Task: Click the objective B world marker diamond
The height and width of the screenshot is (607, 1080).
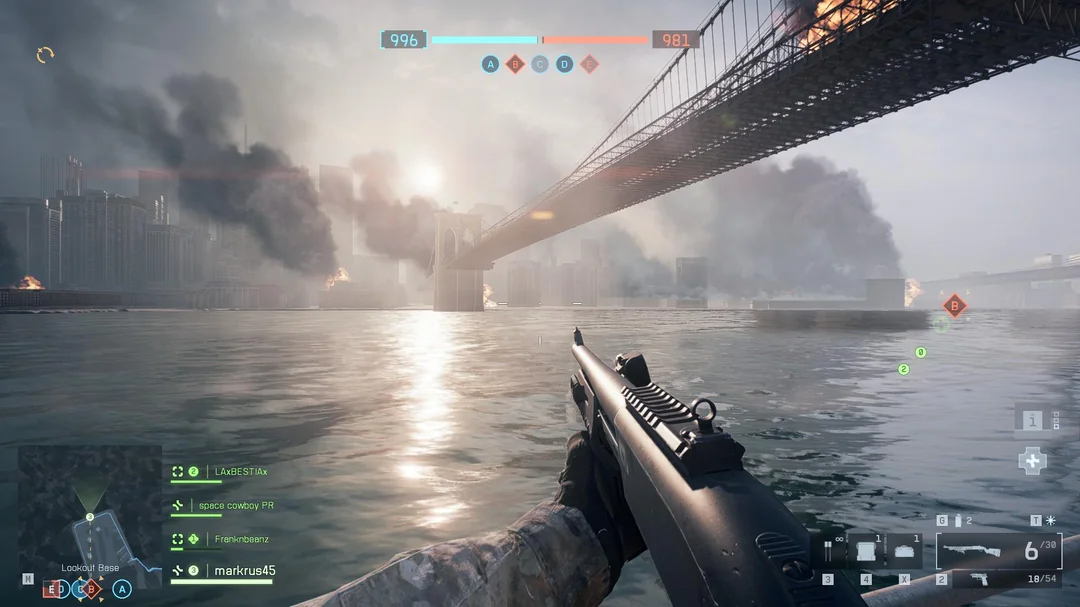Action: coord(955,306)
